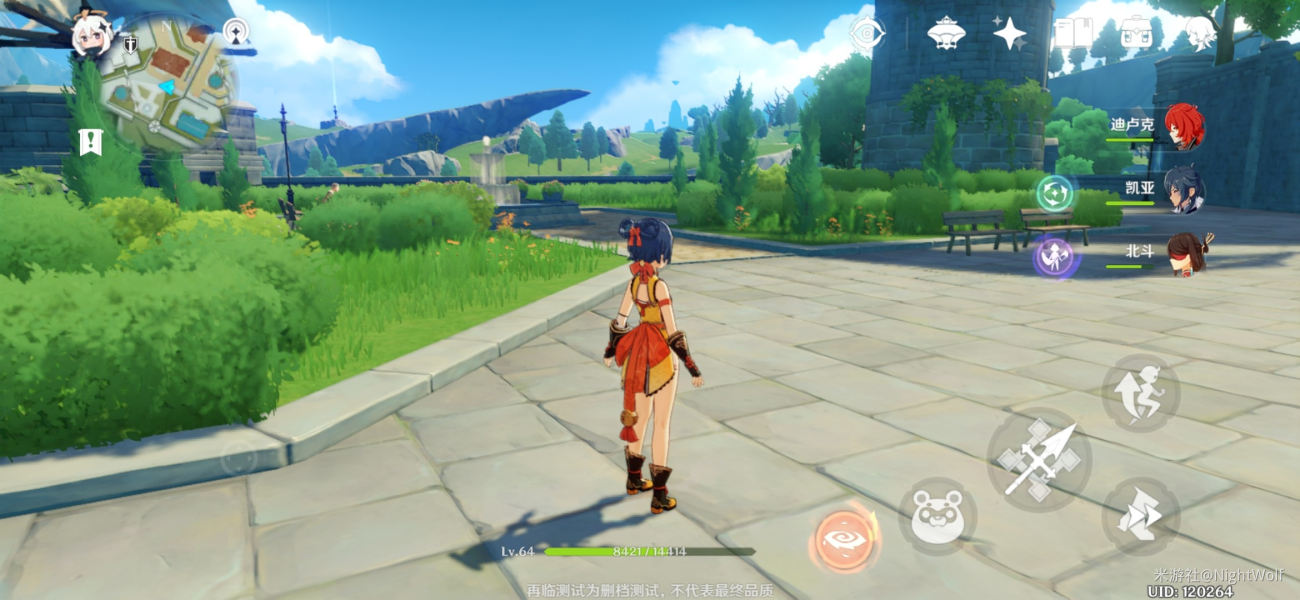Tap the purple icon beside 北斗
The image size is (1300, 600).
(x=1055, y=257)
